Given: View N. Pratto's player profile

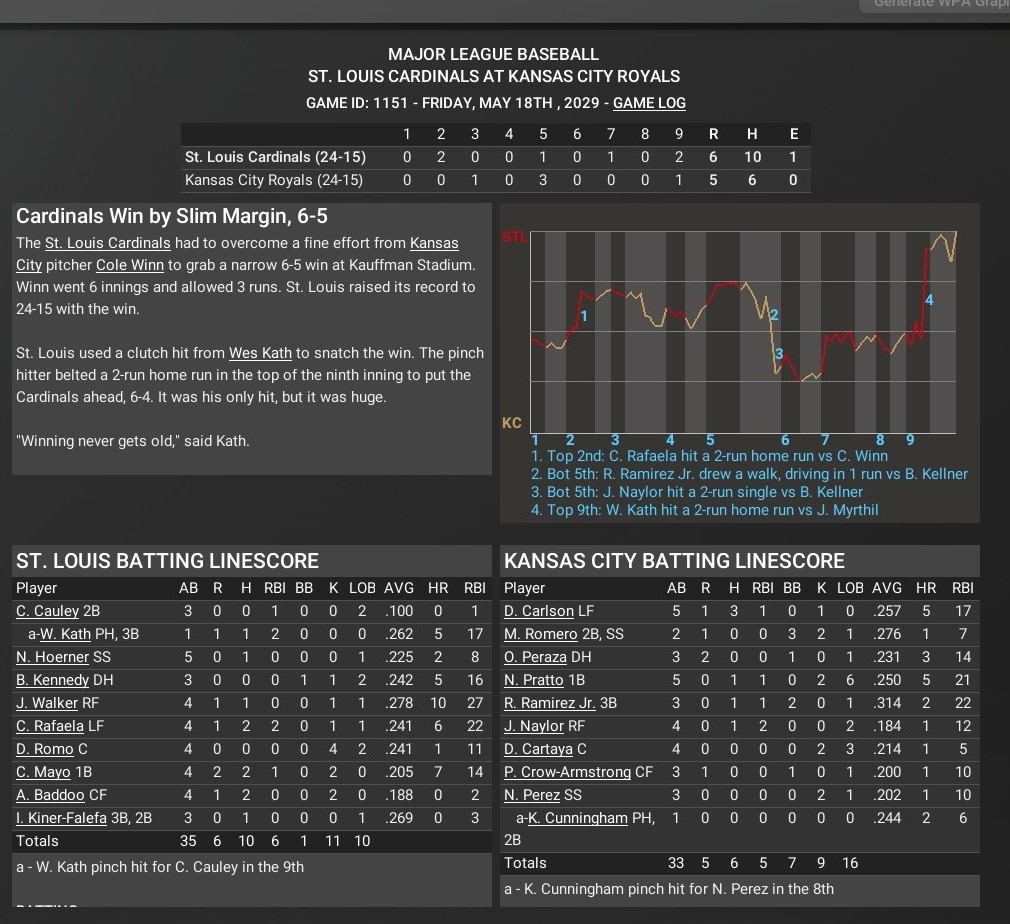Looking at the screenshot, I should [531, 680].
